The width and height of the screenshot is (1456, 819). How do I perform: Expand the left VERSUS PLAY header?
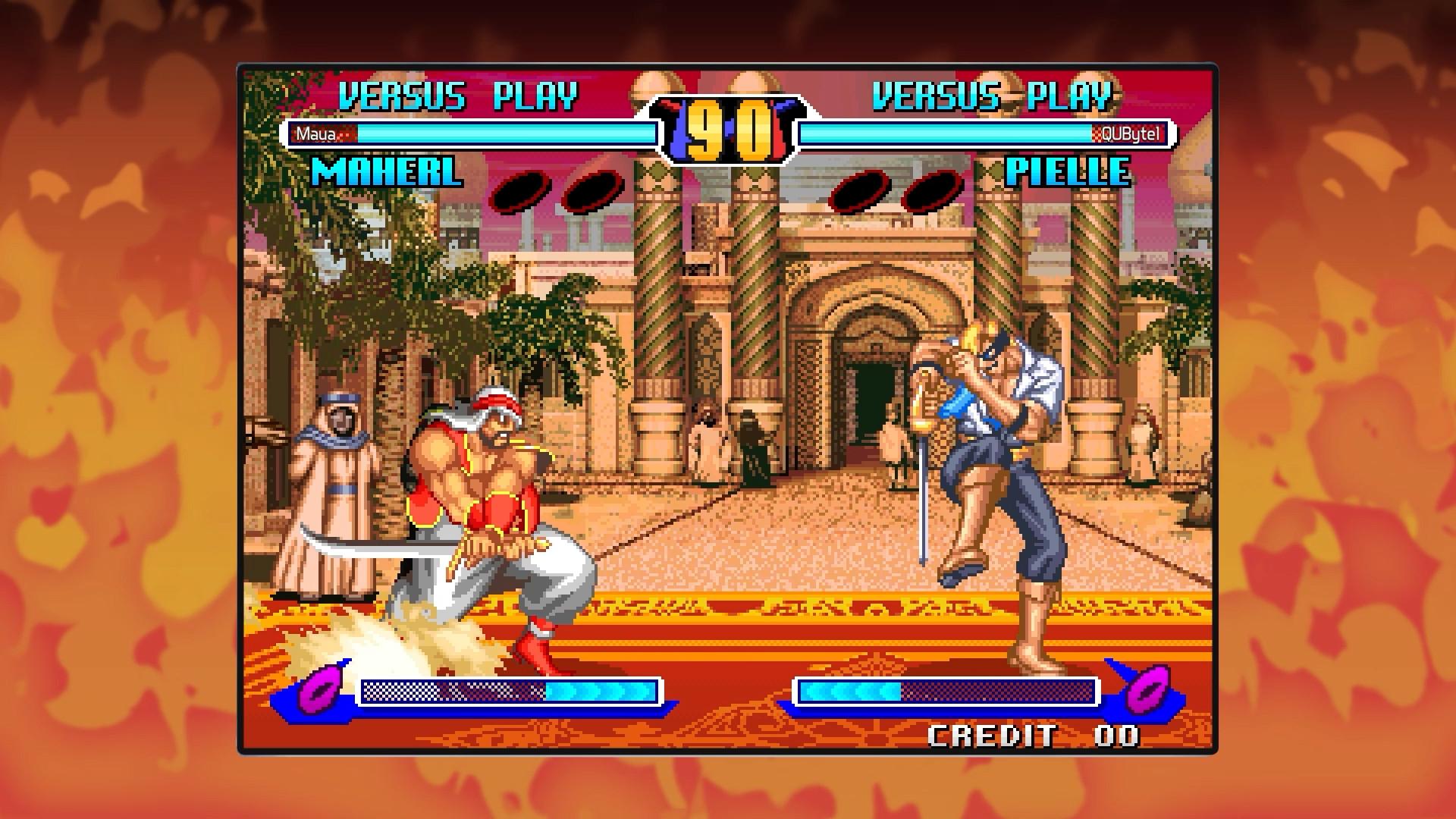pos(458,94)
